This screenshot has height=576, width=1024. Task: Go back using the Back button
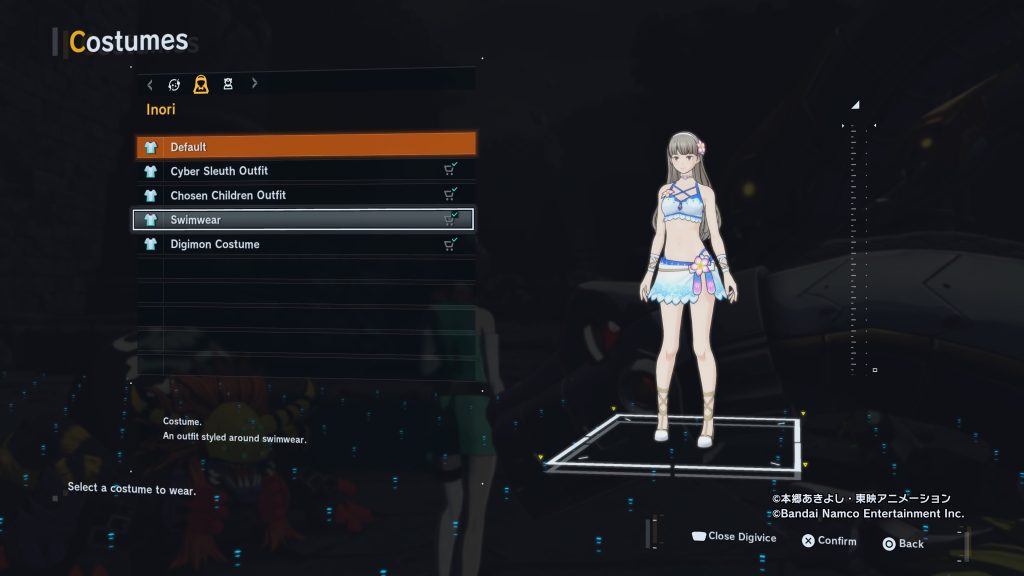902,543
